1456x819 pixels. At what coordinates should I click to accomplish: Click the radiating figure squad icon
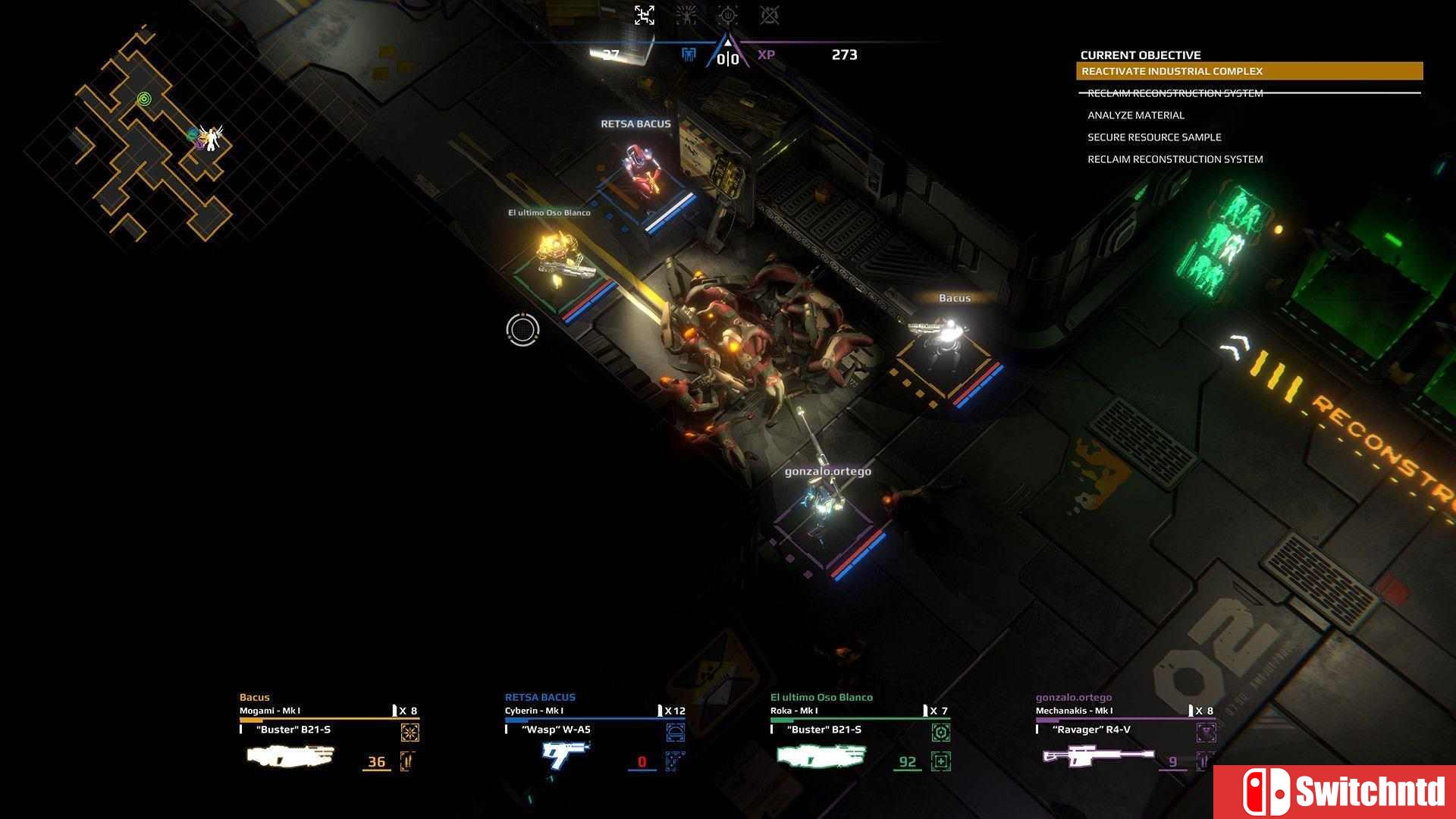tap(686, 15)
